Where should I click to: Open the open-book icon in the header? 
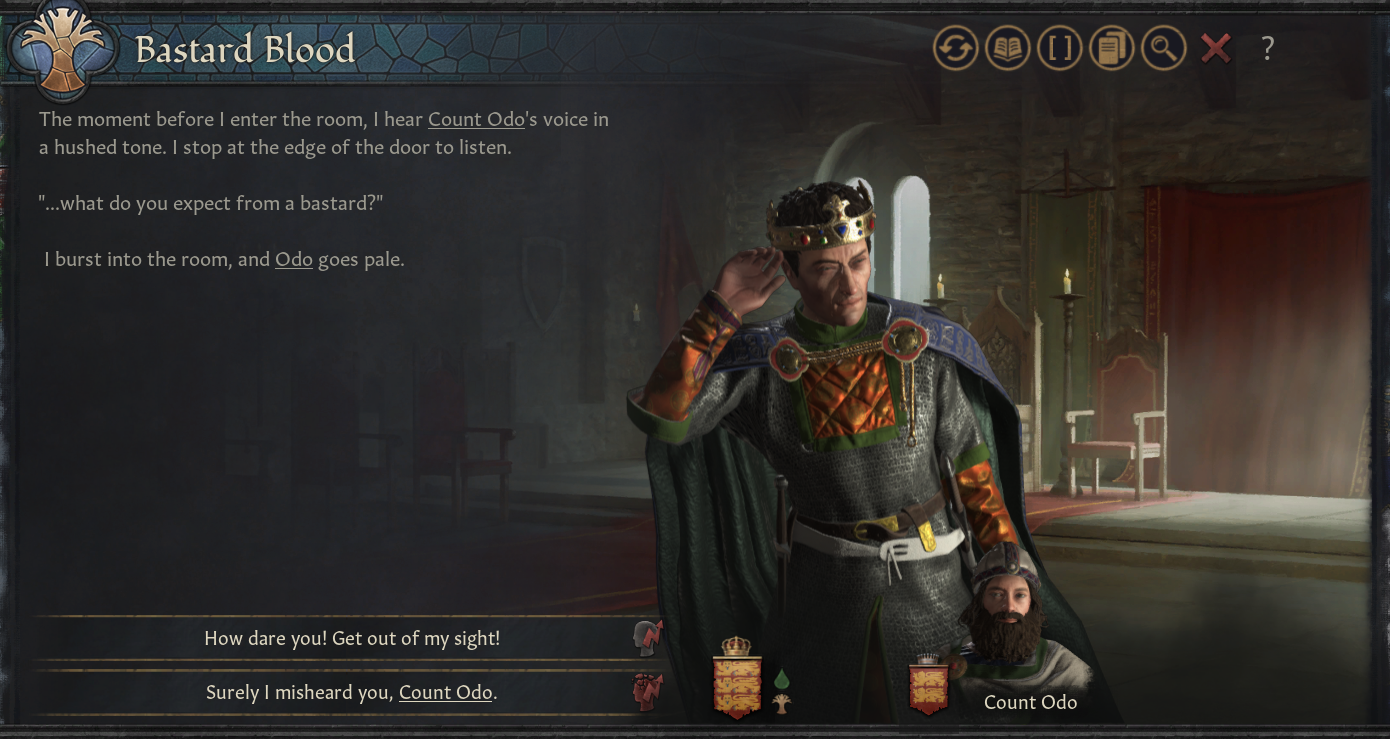(1007, 48)
